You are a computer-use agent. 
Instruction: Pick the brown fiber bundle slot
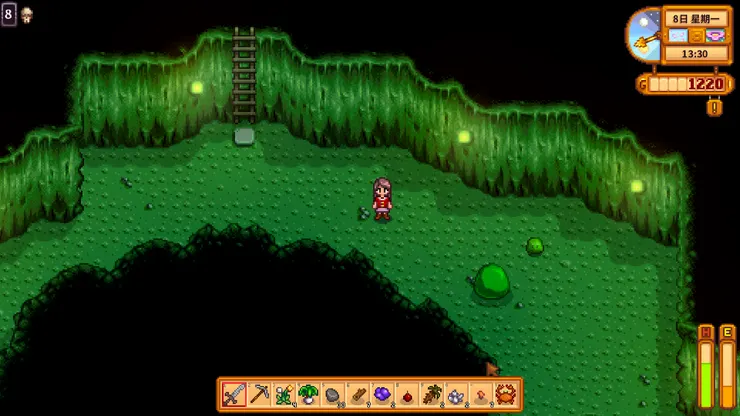[x=430, y=394]
